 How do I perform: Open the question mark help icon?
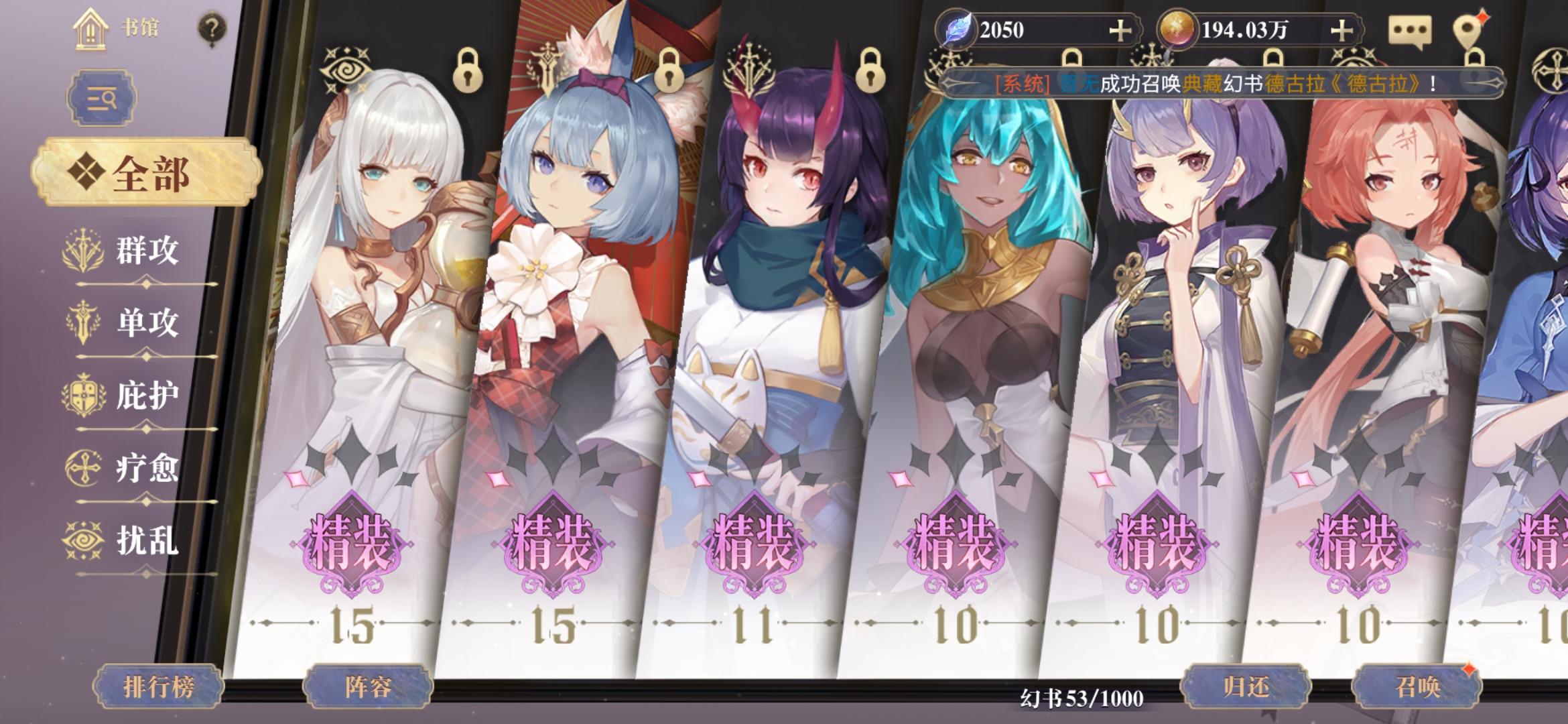click(212, 28)
